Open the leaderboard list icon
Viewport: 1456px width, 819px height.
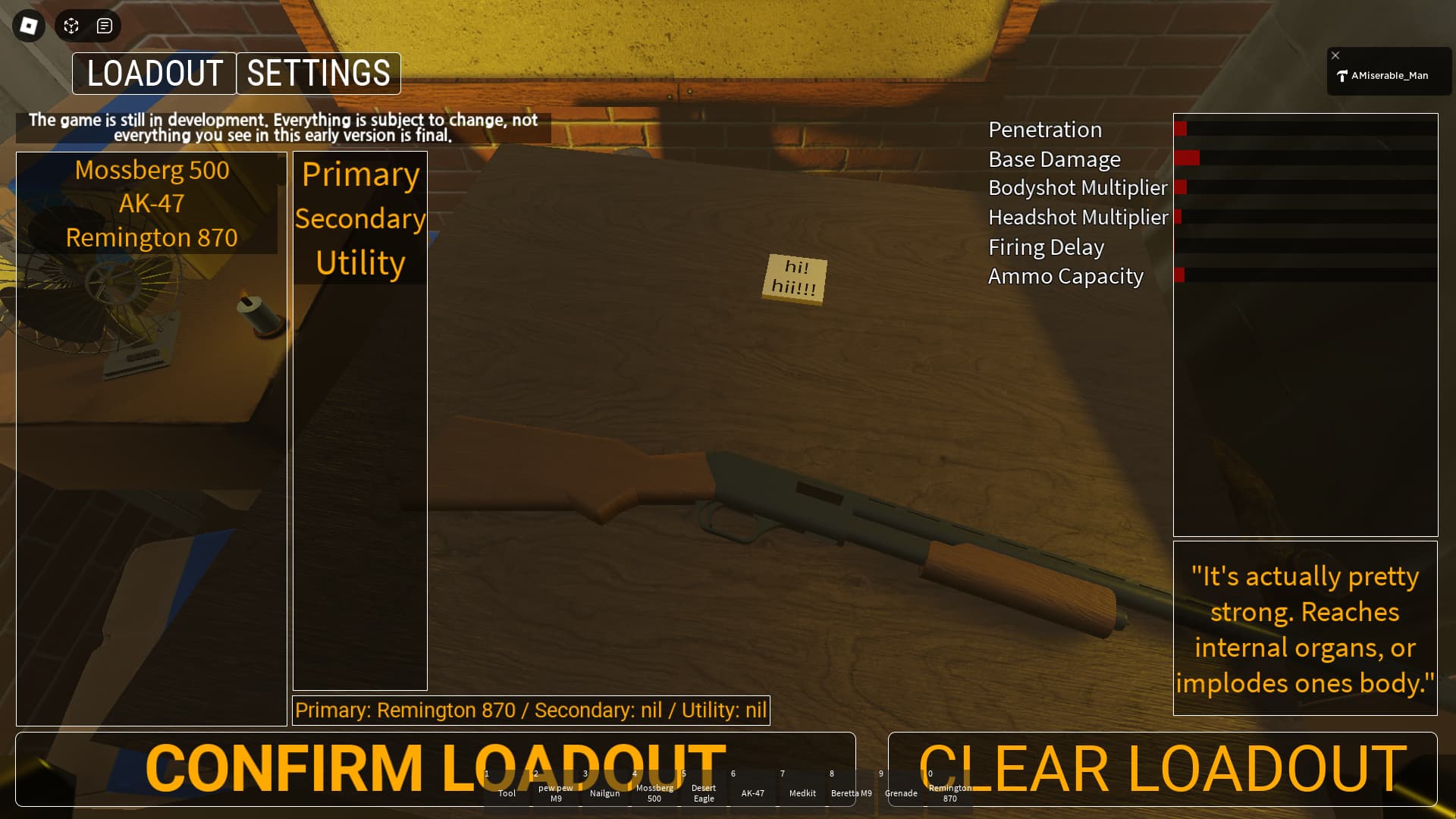tap(105, 25)
